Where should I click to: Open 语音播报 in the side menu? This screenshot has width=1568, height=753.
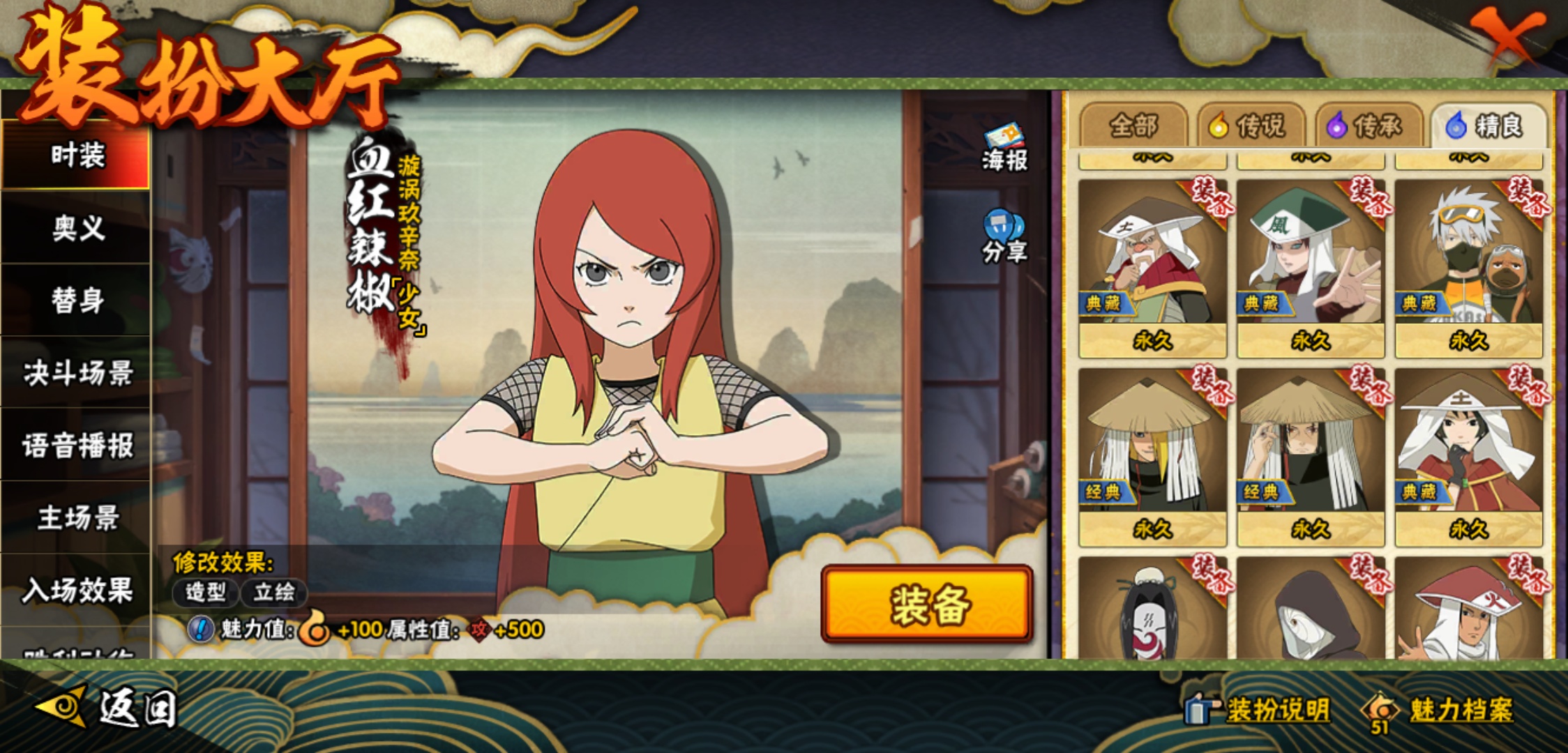click(77, 446)
